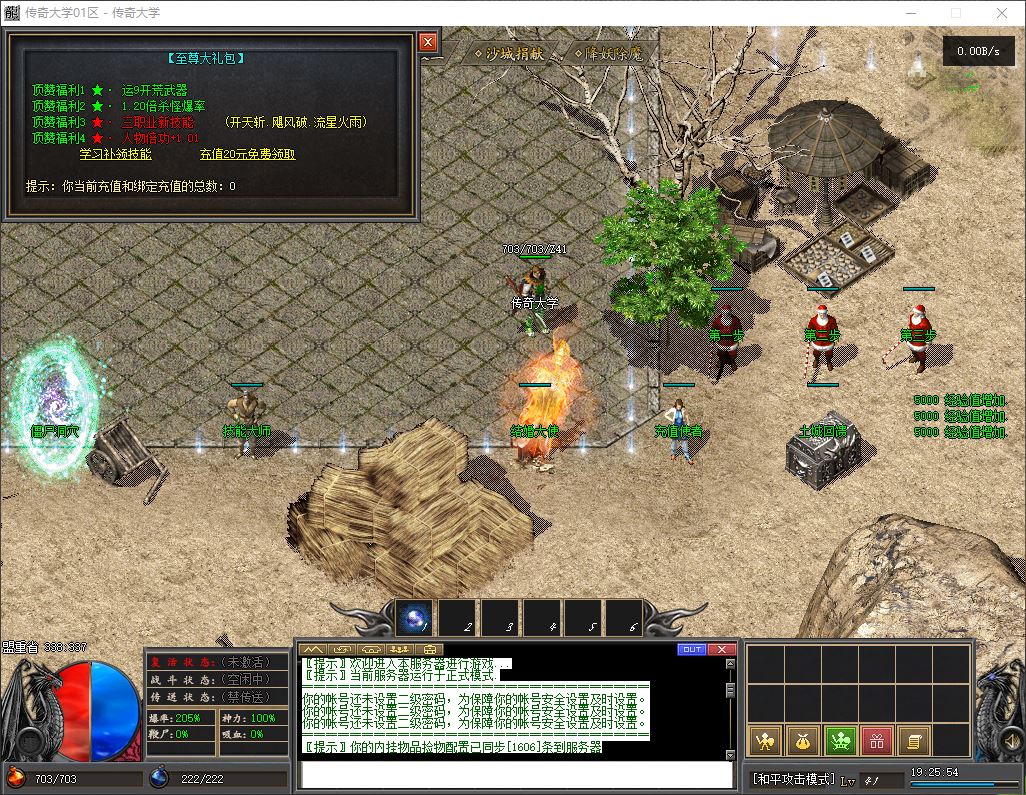Close the chat window with the red X

[x=722, y=649]
